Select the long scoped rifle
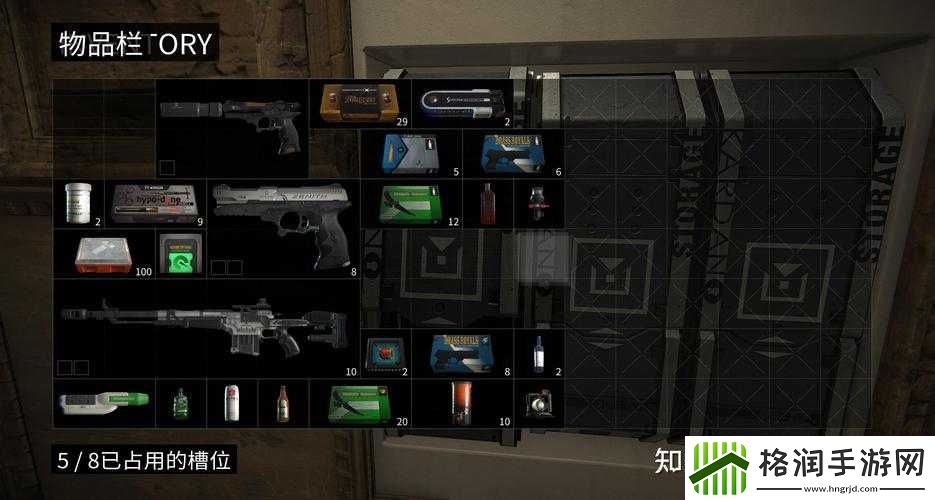This screenshot has height=500, width=935. 205,325
